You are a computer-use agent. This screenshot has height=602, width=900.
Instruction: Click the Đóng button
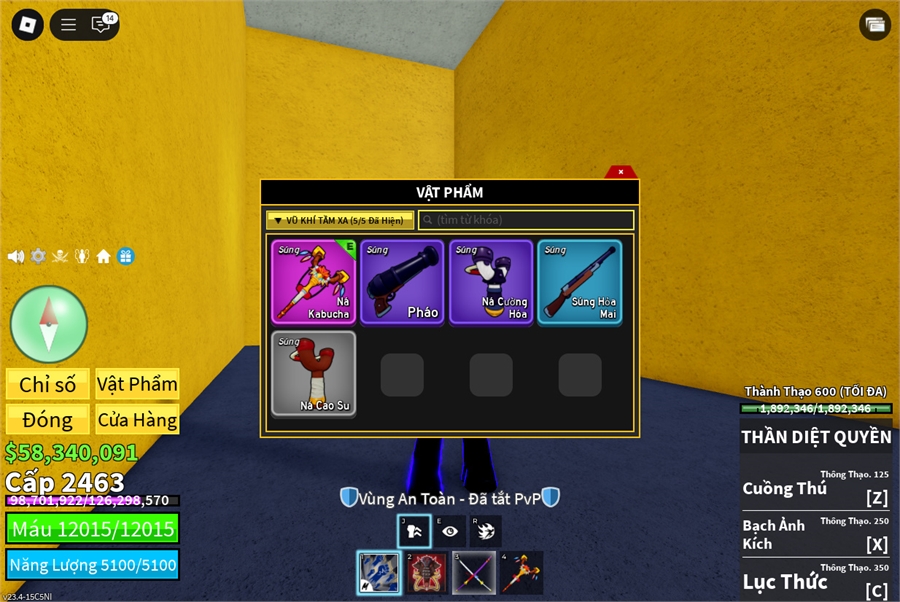pyautogui.click(x=48, y=419)
